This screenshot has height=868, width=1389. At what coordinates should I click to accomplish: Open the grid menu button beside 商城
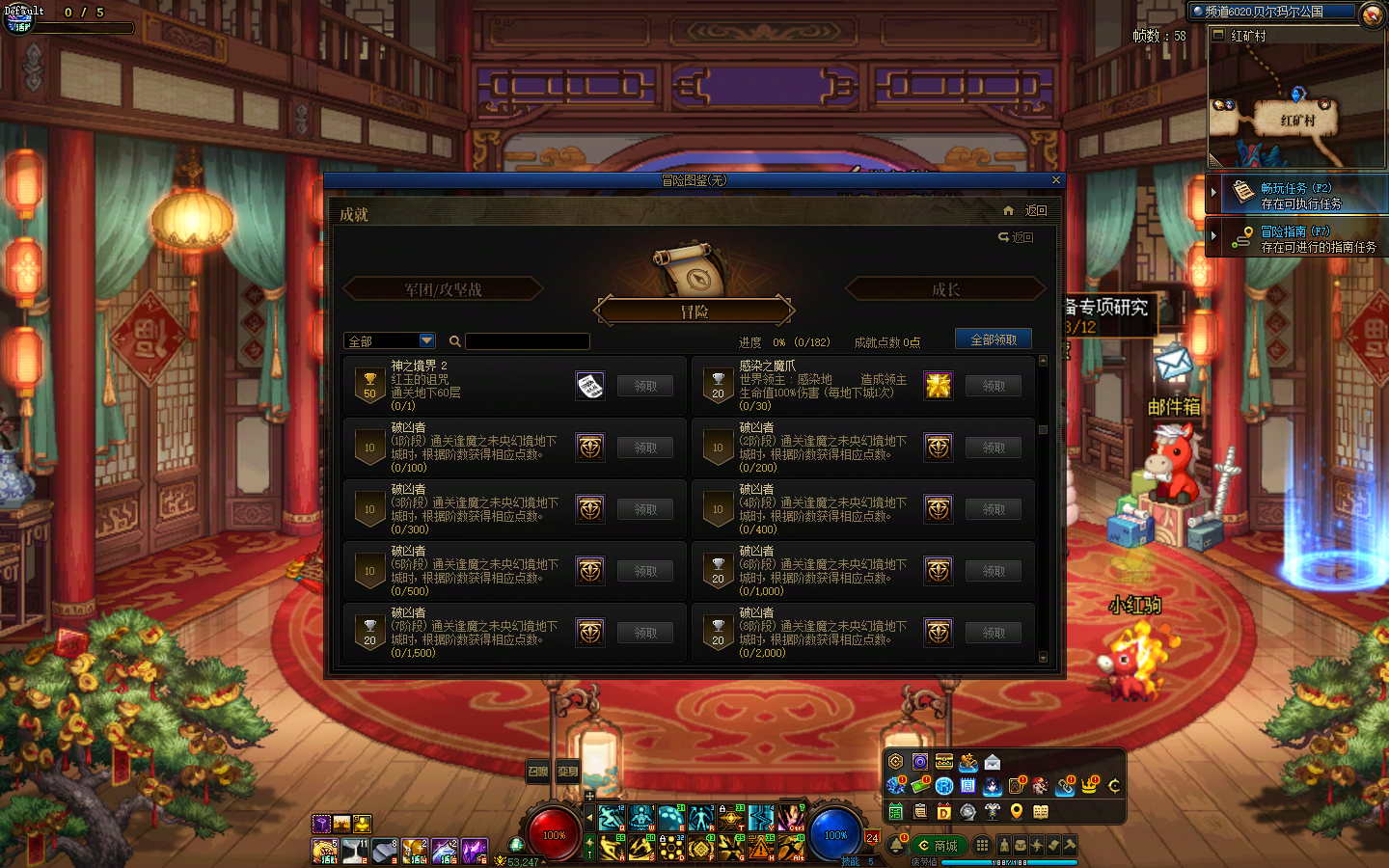[982, 846]
